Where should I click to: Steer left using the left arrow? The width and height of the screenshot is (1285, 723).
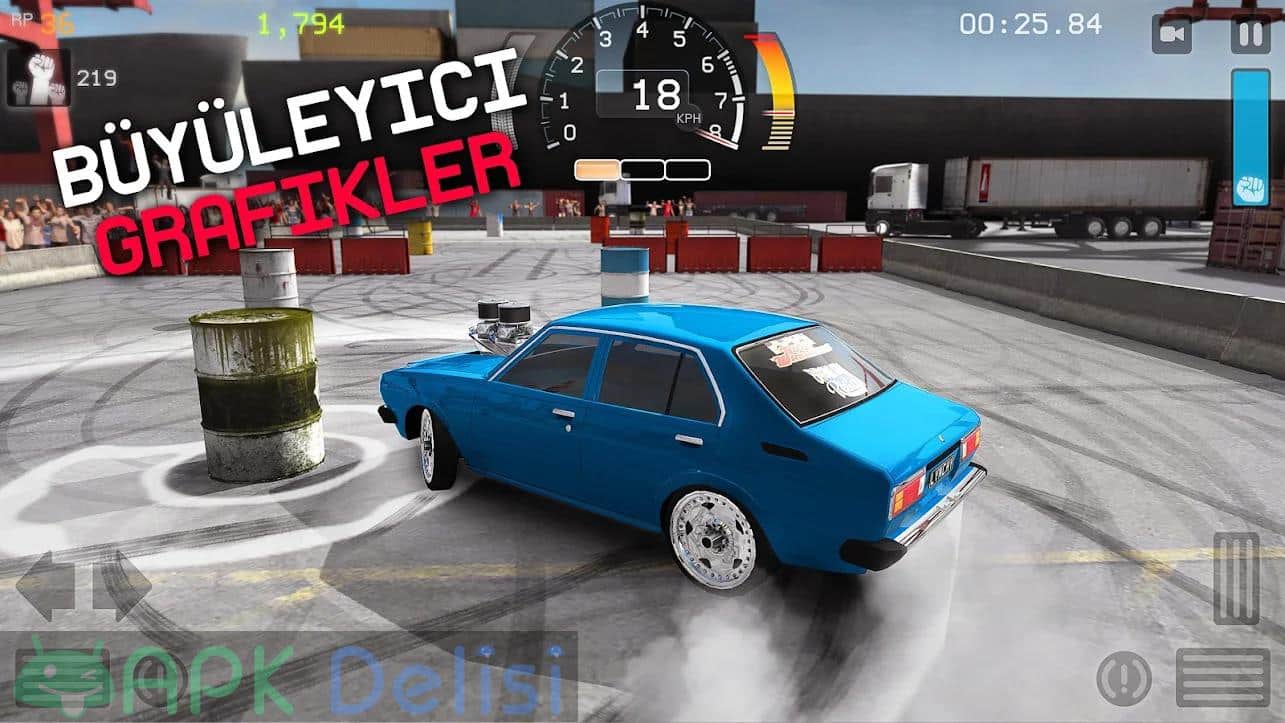pyautogui.click(x=44, y=585)
